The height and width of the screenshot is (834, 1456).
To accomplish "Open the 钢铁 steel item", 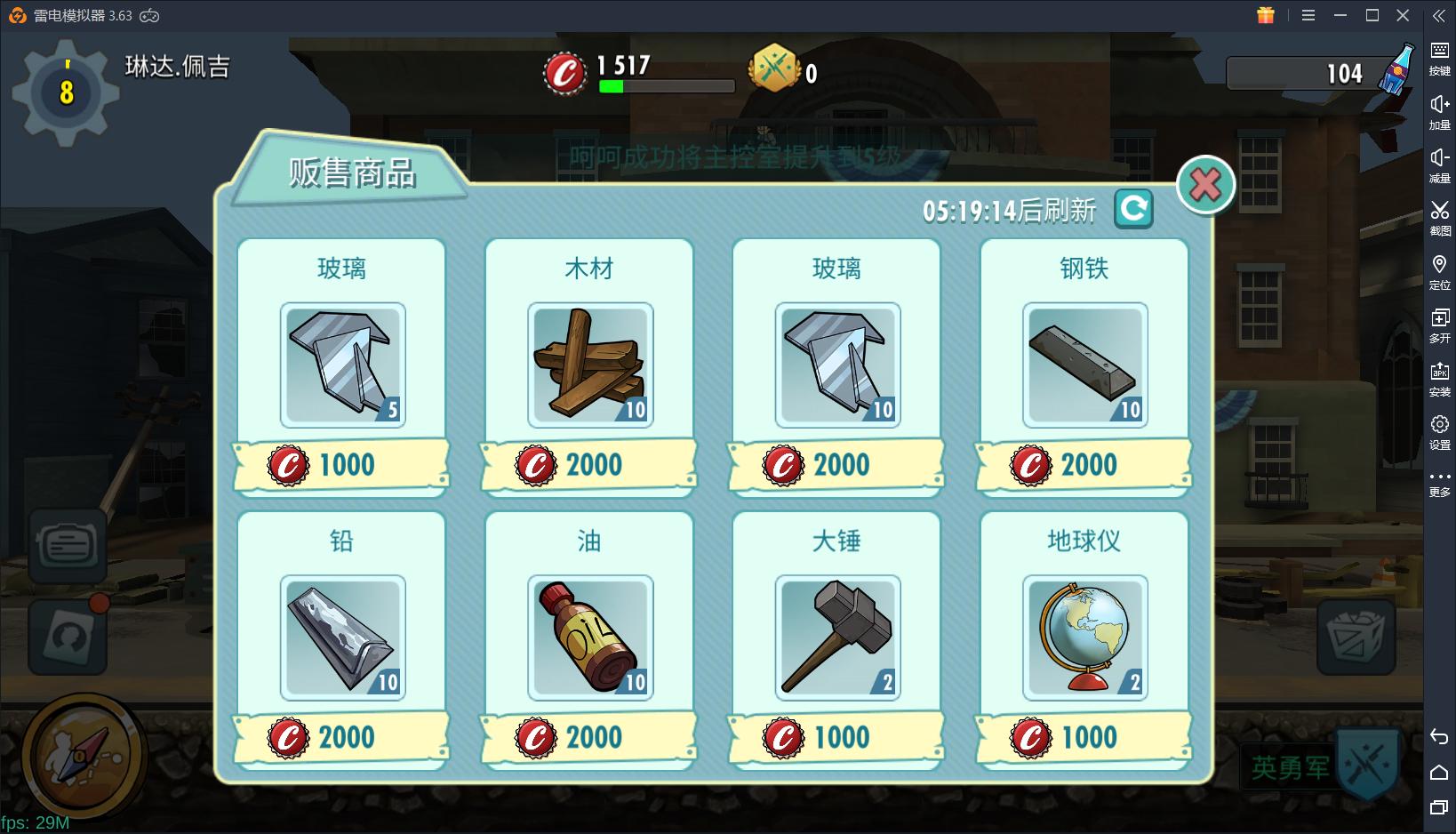I will coord(1083,365).
